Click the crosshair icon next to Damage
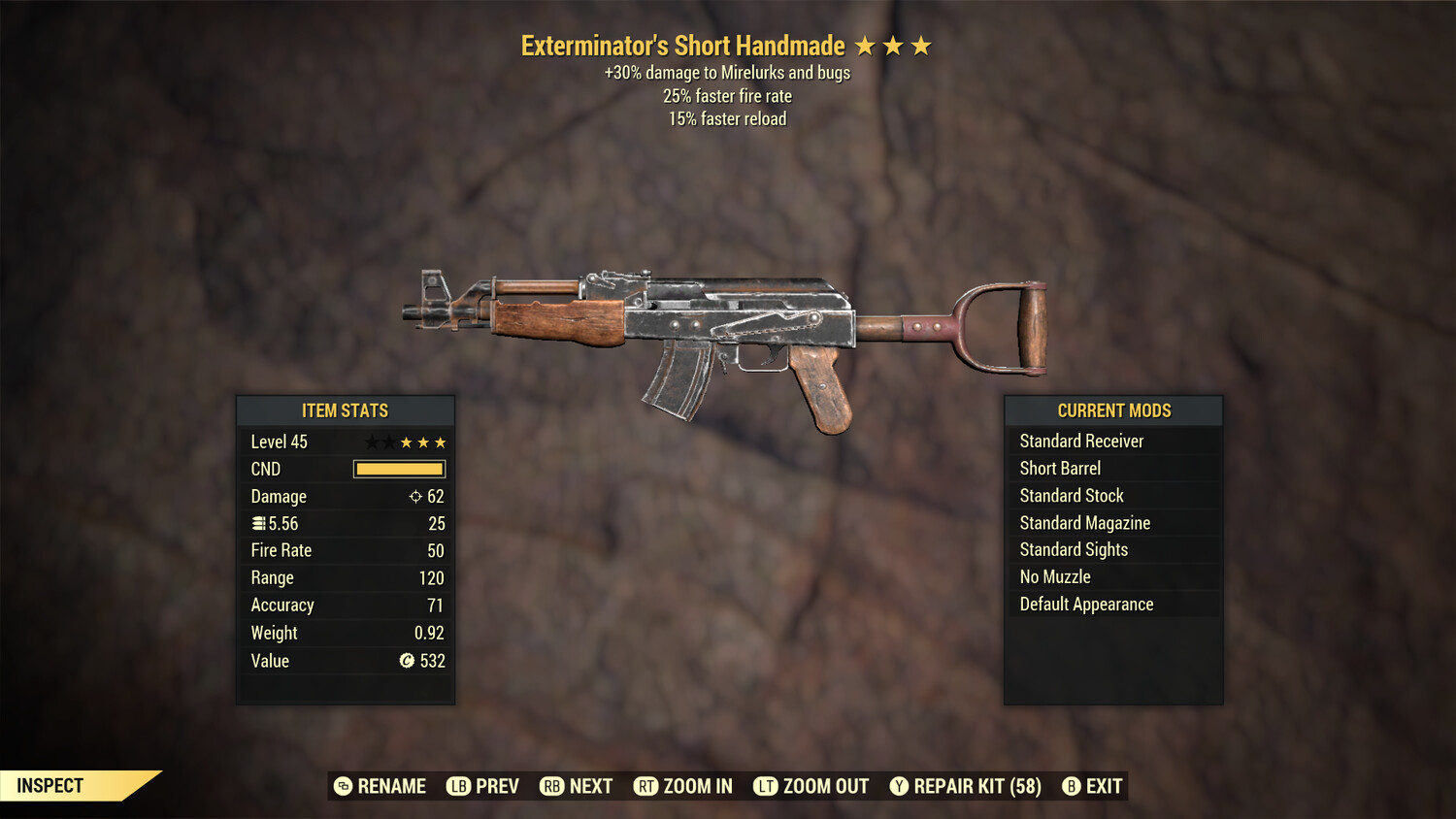The height and width of the screenshot is (819, 1456). pos(414,496)
